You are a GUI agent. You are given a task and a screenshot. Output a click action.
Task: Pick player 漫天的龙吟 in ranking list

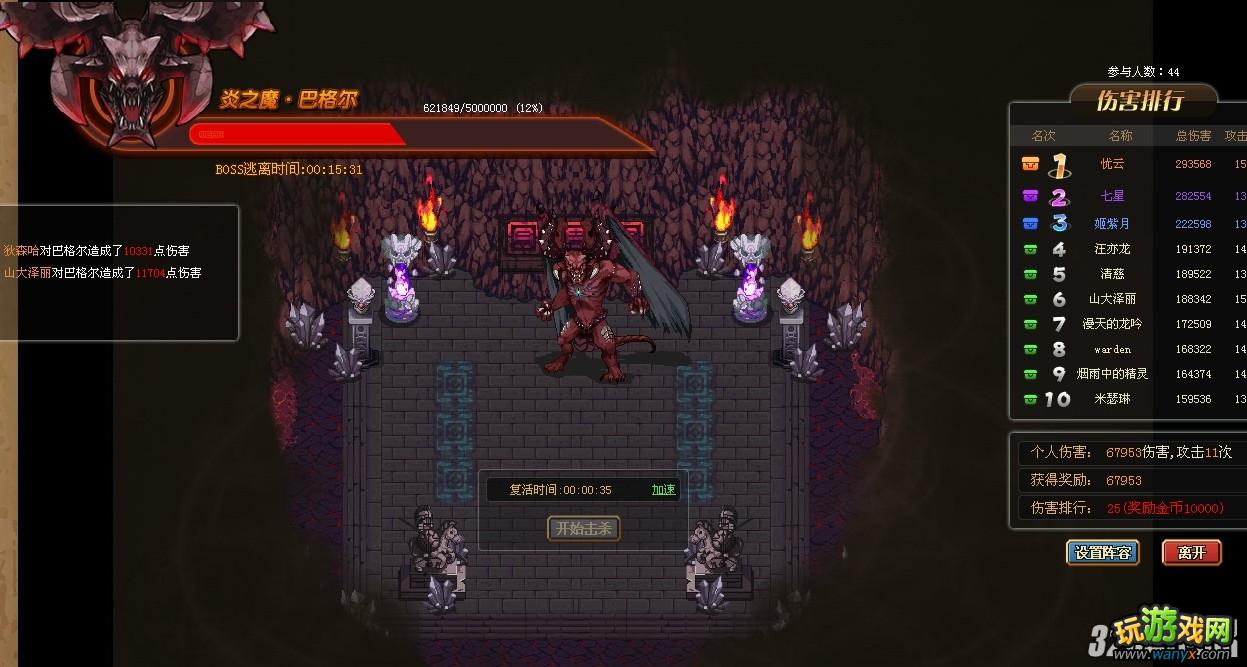[1113, 324]
